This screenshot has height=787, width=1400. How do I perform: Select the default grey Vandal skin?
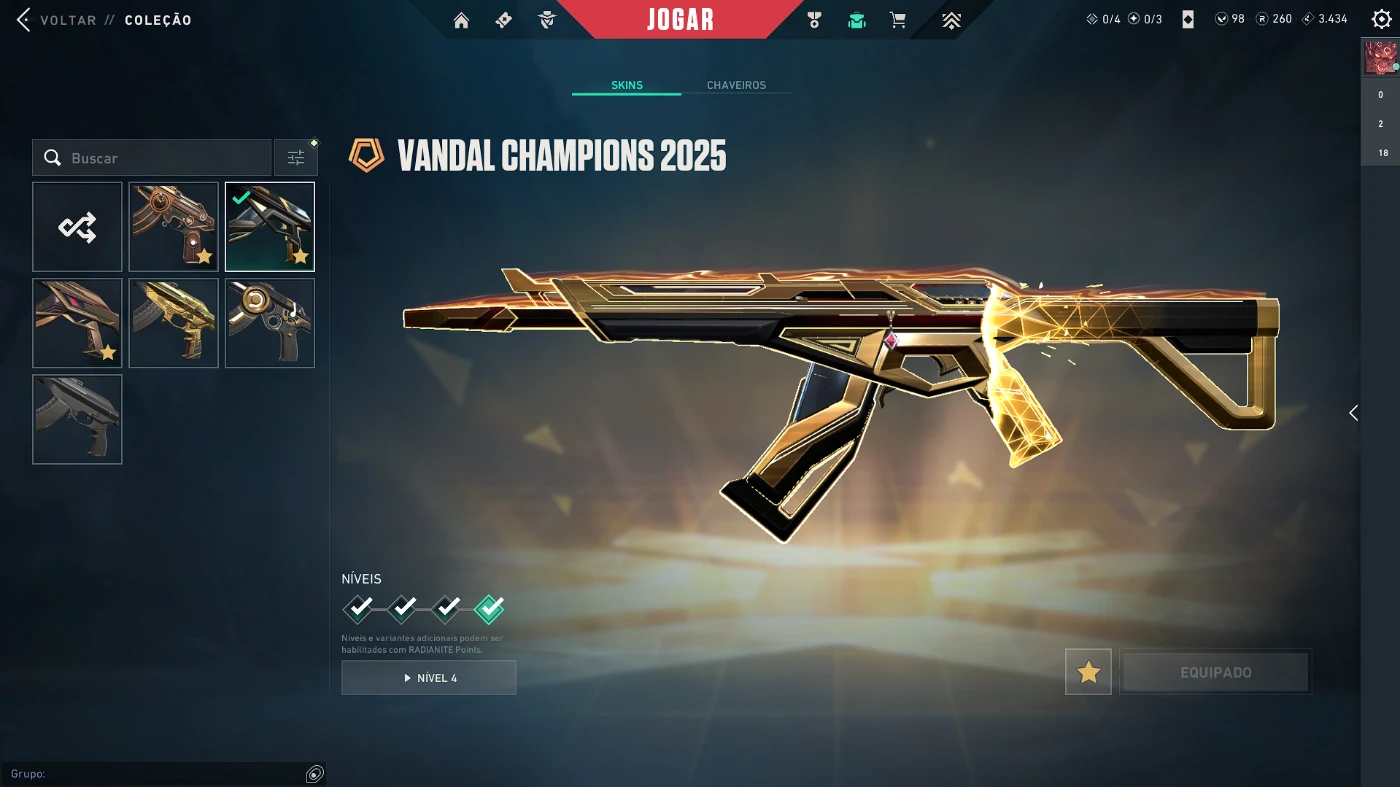click(x=77, y=419)
